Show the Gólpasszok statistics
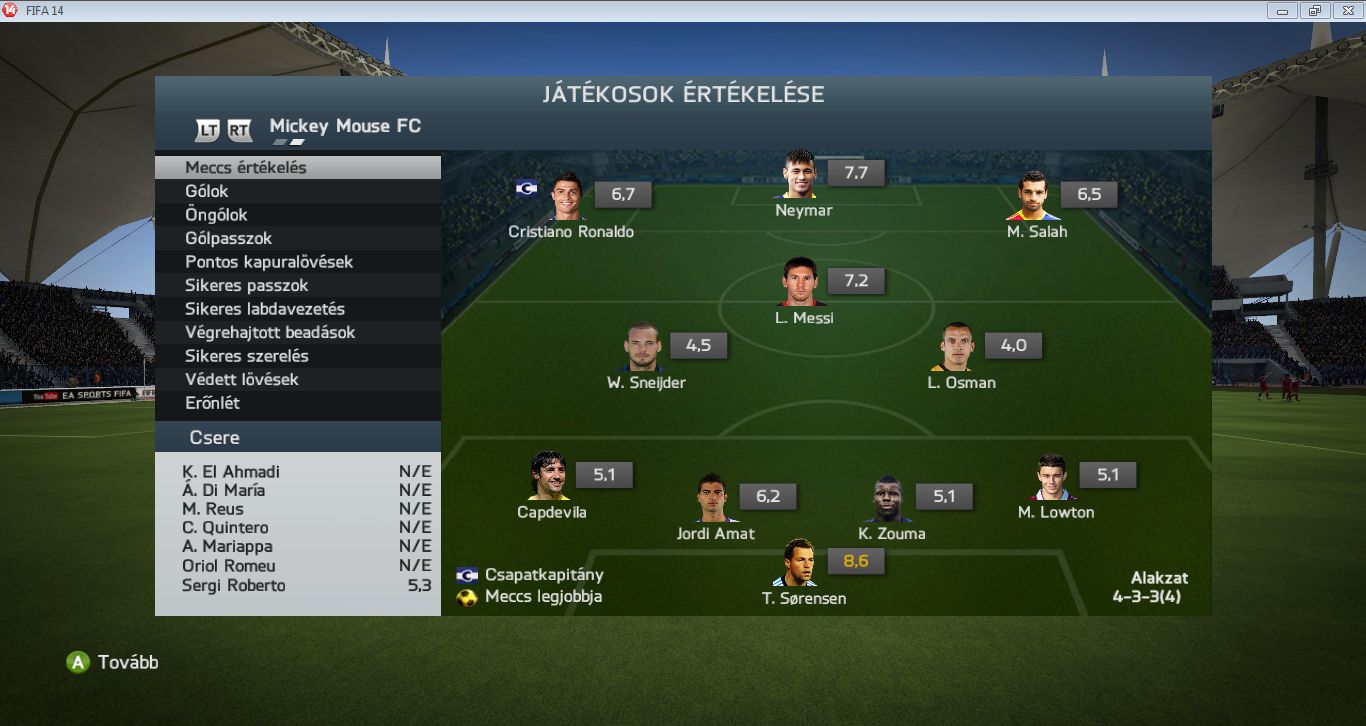 point(228,238)
